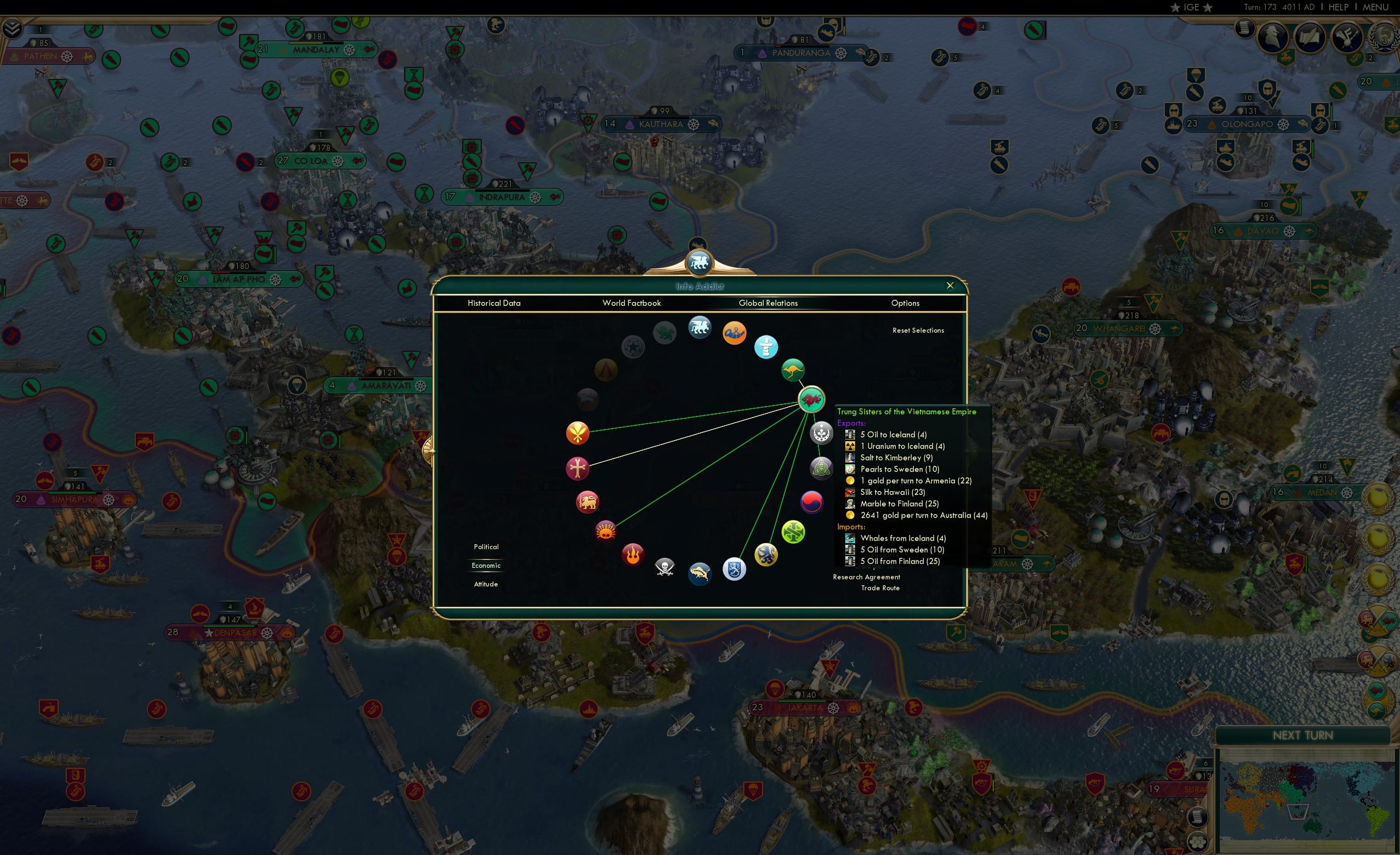Toggle the Economic relations view
Viewport: 1400px width, 855px height.
[x=486, y=565]
